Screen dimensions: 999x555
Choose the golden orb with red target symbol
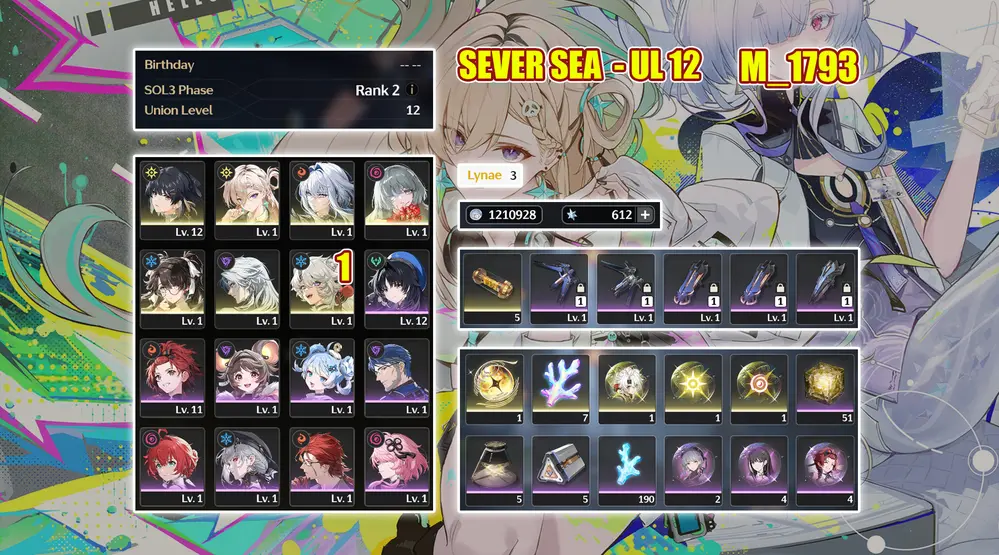click(757, 385)
